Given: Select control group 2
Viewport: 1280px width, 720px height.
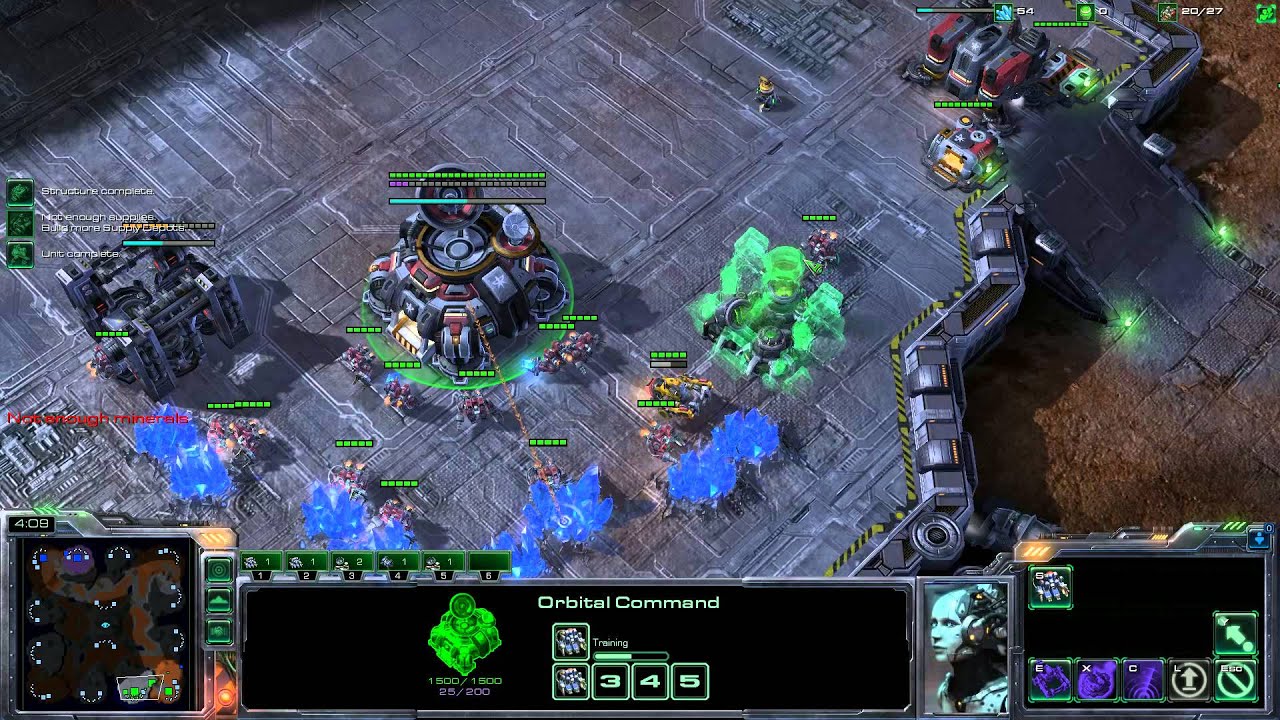Looking at the screenshot, I should [306, 565].
